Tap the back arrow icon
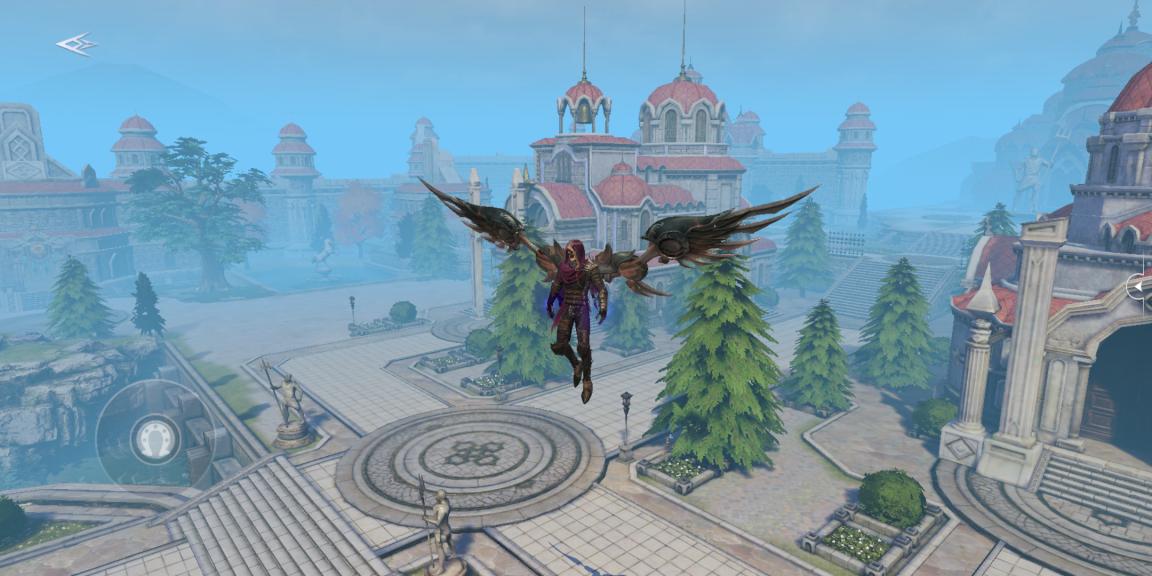The image size is (1152, 576). 76,44
